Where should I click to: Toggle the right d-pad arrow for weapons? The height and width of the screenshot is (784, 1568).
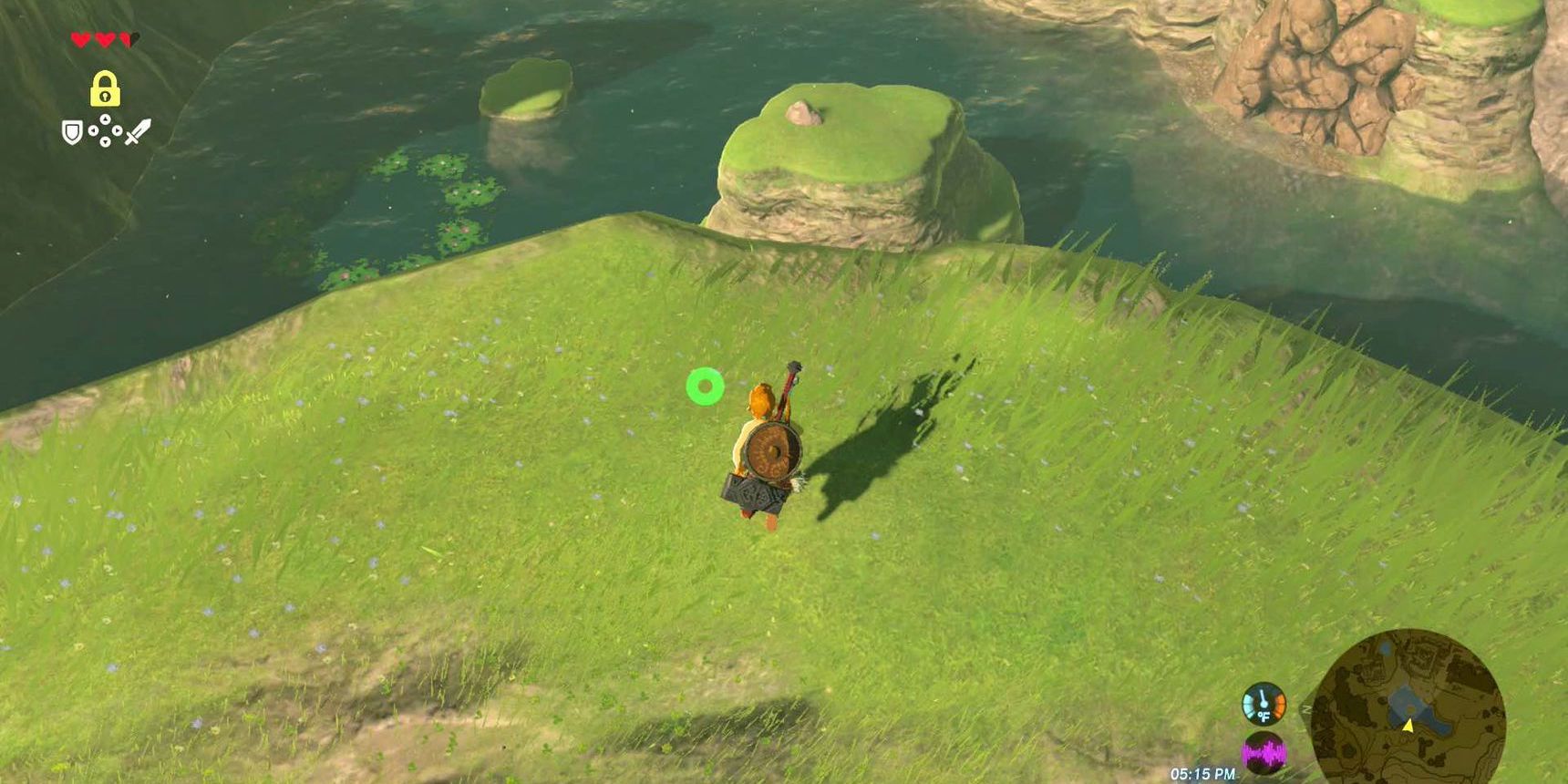[117, 130]
